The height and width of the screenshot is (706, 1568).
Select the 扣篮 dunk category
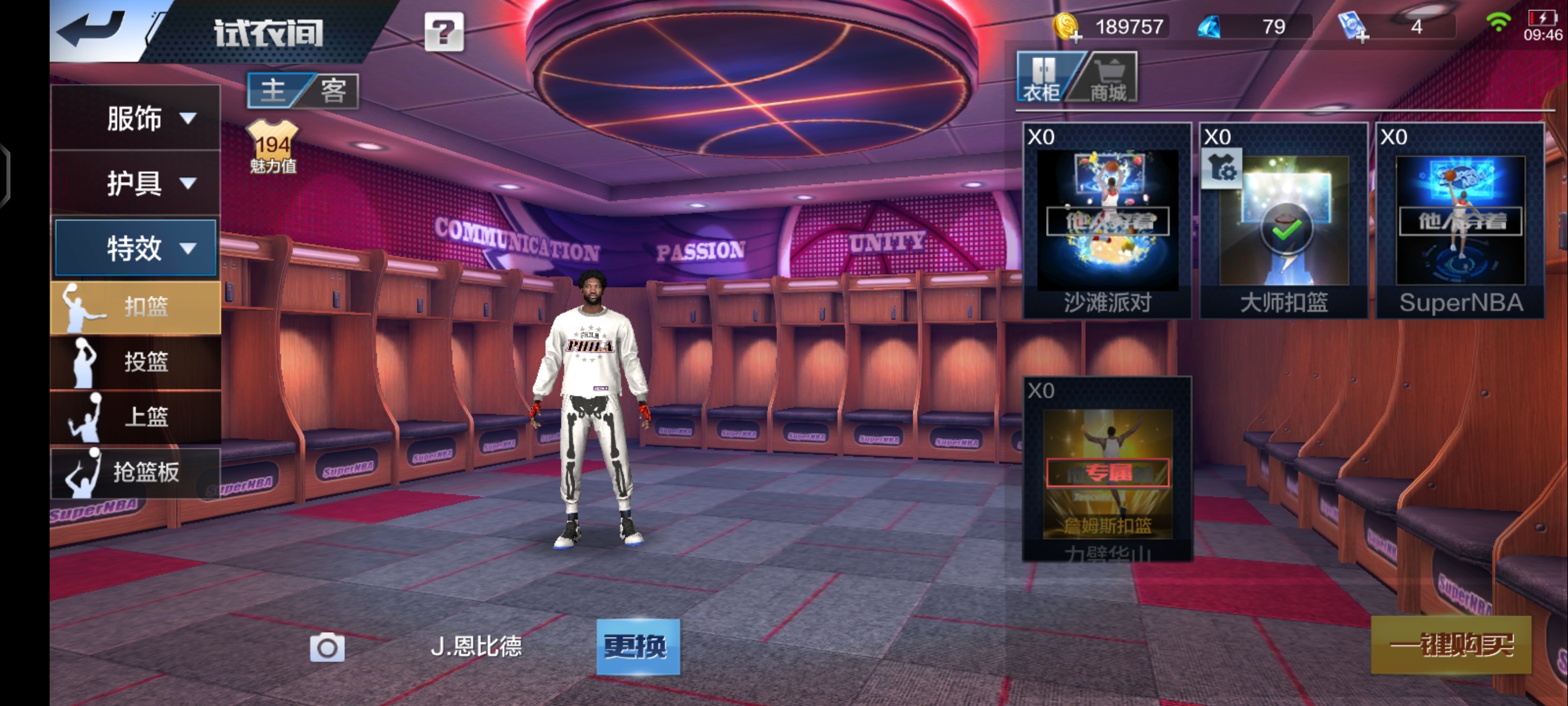pos(136,307)
